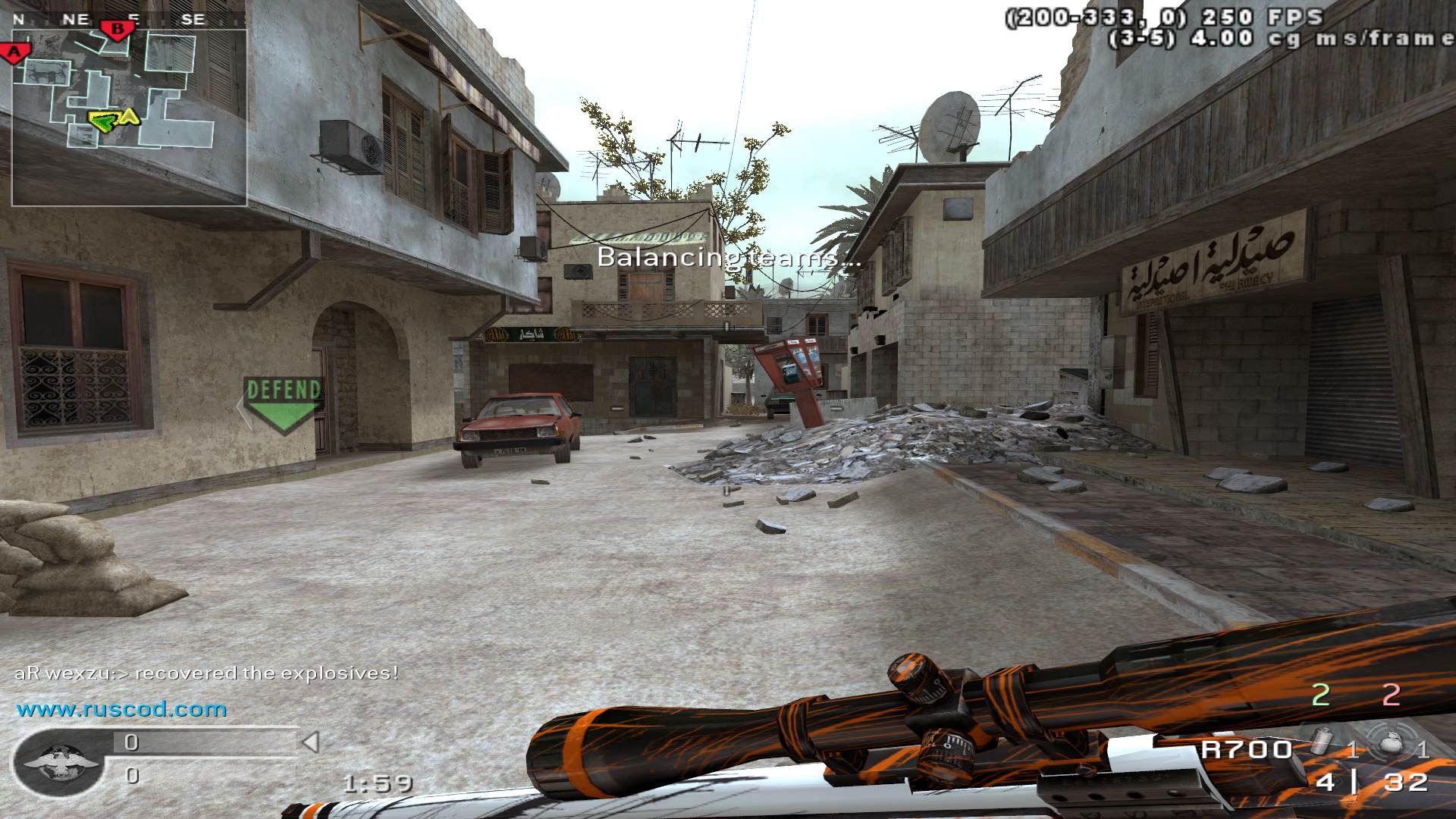This screenshot has height=819, width=1456.
Task: Select the red B bombsite marker on compass
Action: 118,30
